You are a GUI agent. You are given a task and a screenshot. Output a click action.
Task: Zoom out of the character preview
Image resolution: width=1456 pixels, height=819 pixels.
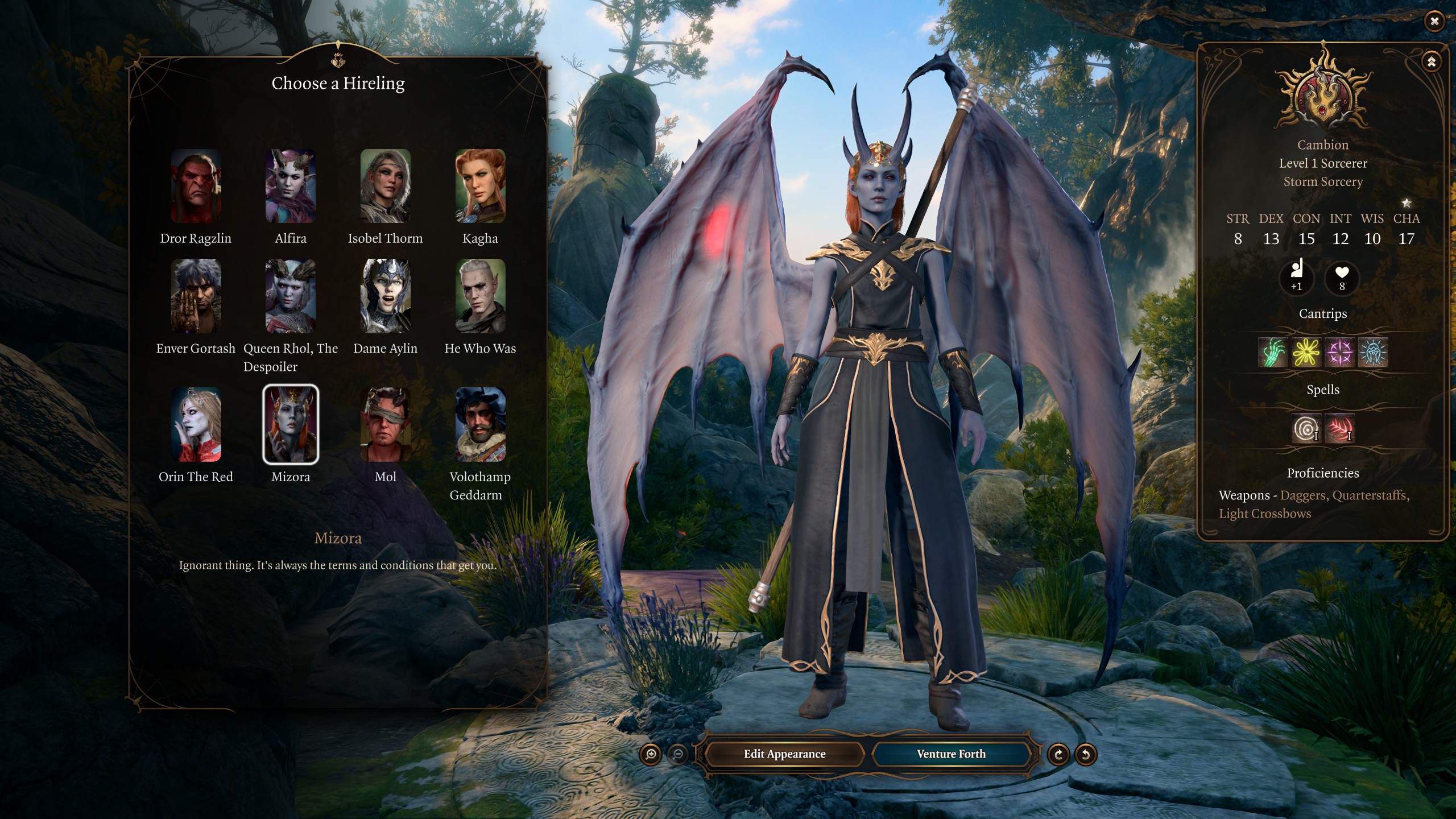coord(678,755)
